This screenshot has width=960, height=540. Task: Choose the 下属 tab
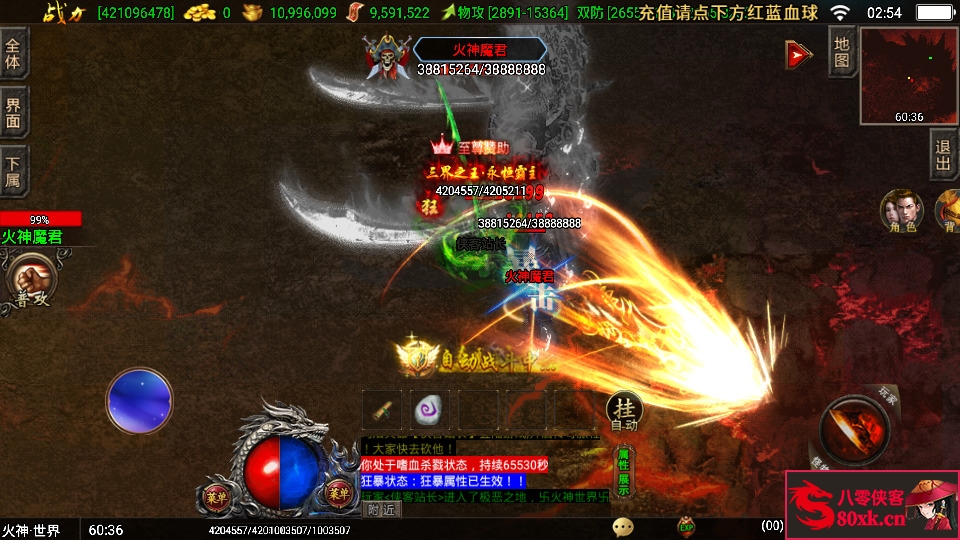click(14, 172)
